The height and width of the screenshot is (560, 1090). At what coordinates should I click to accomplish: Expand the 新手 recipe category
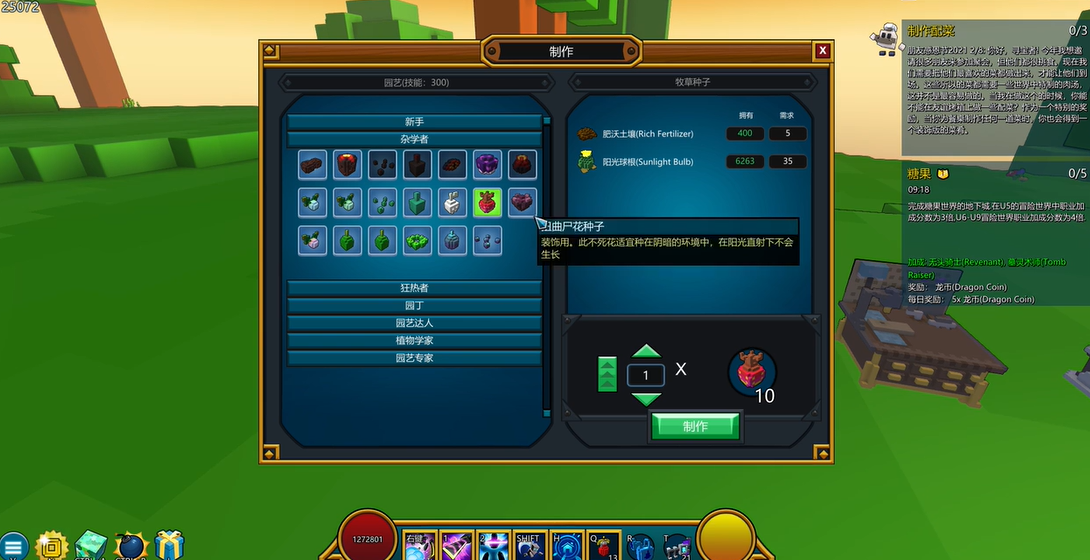pyautogui.click(x=414, y=122)
